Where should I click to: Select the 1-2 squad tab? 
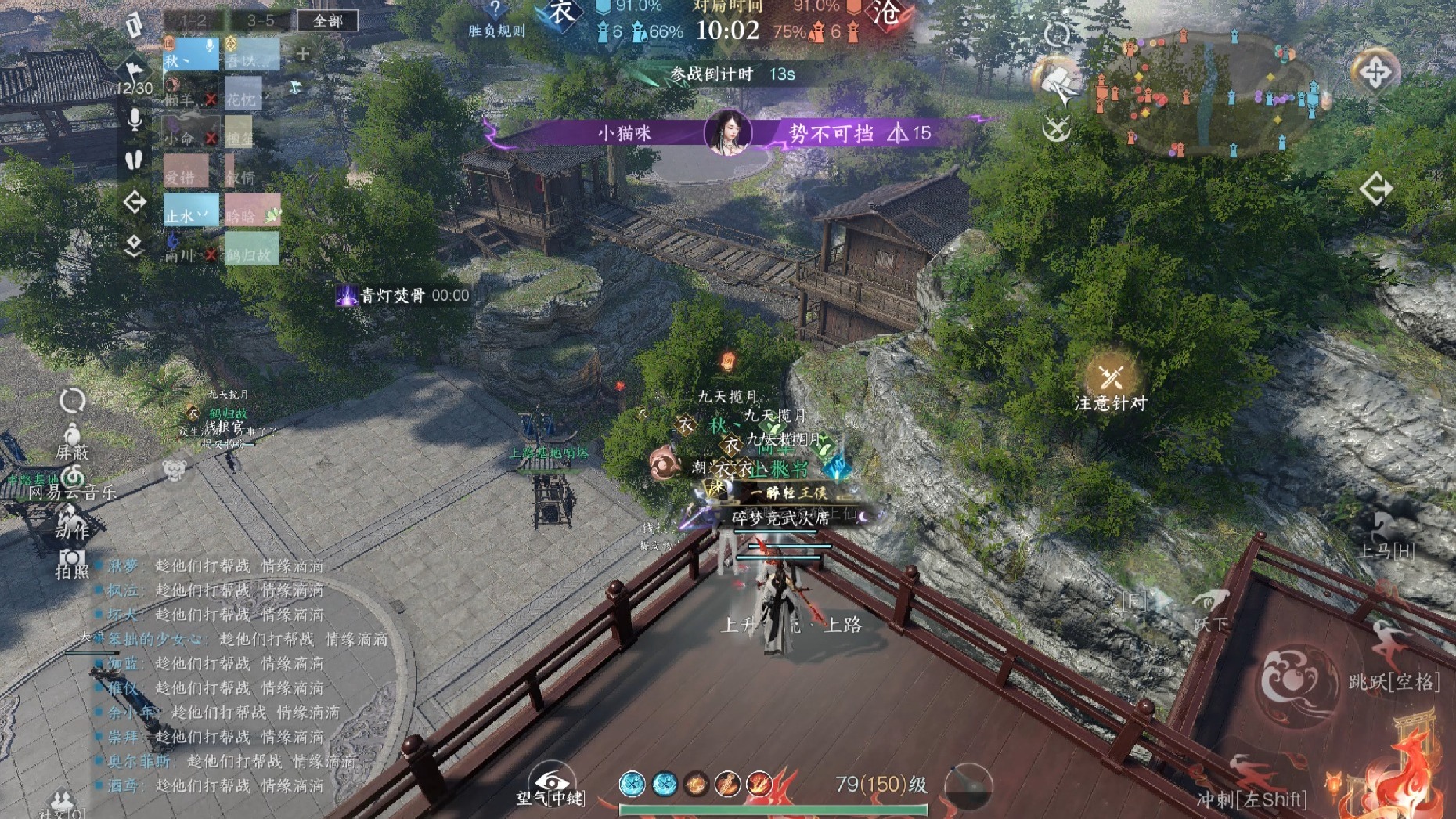(x=192, y=21)
